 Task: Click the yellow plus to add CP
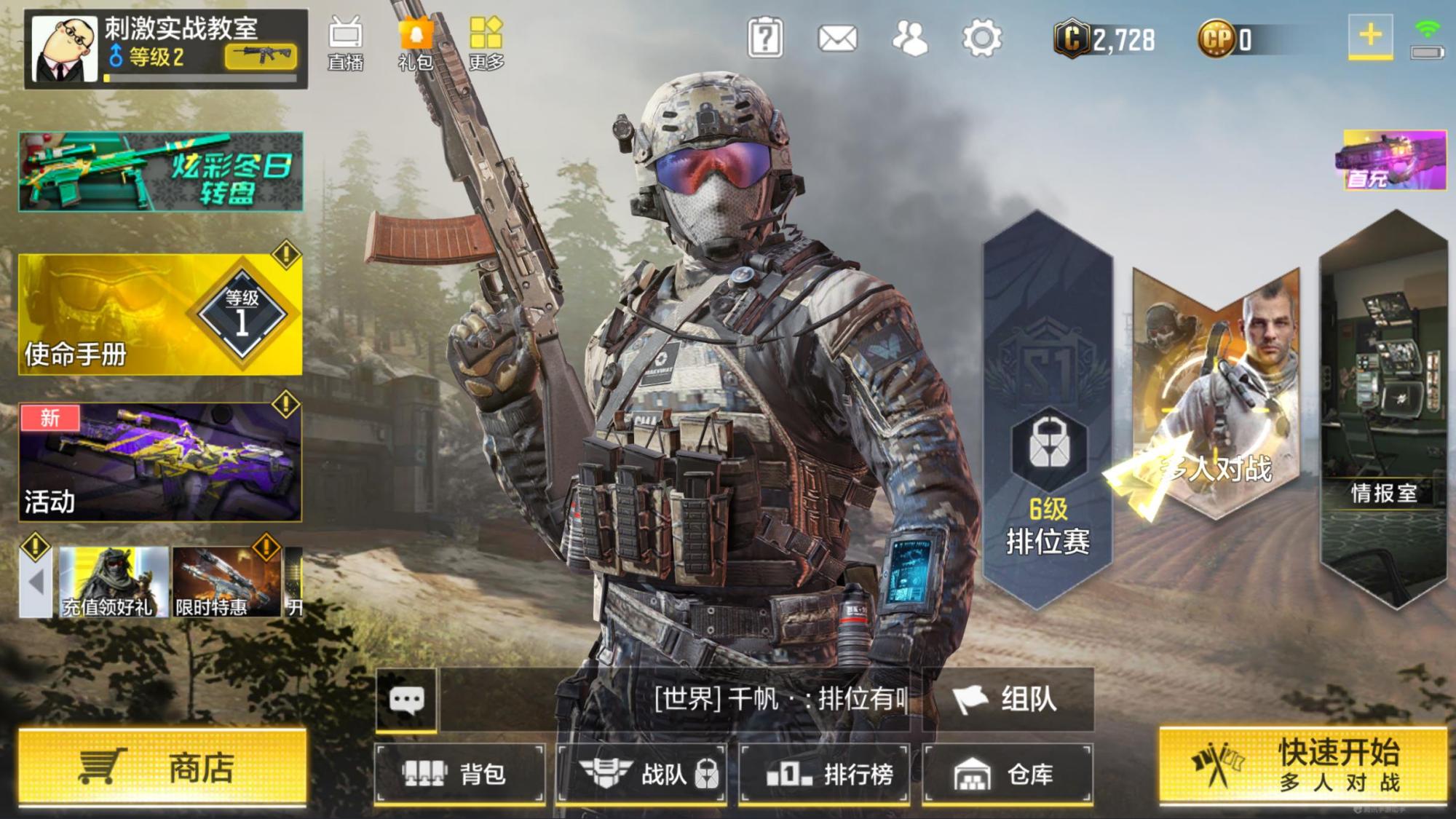click(x=1370, y=35)
